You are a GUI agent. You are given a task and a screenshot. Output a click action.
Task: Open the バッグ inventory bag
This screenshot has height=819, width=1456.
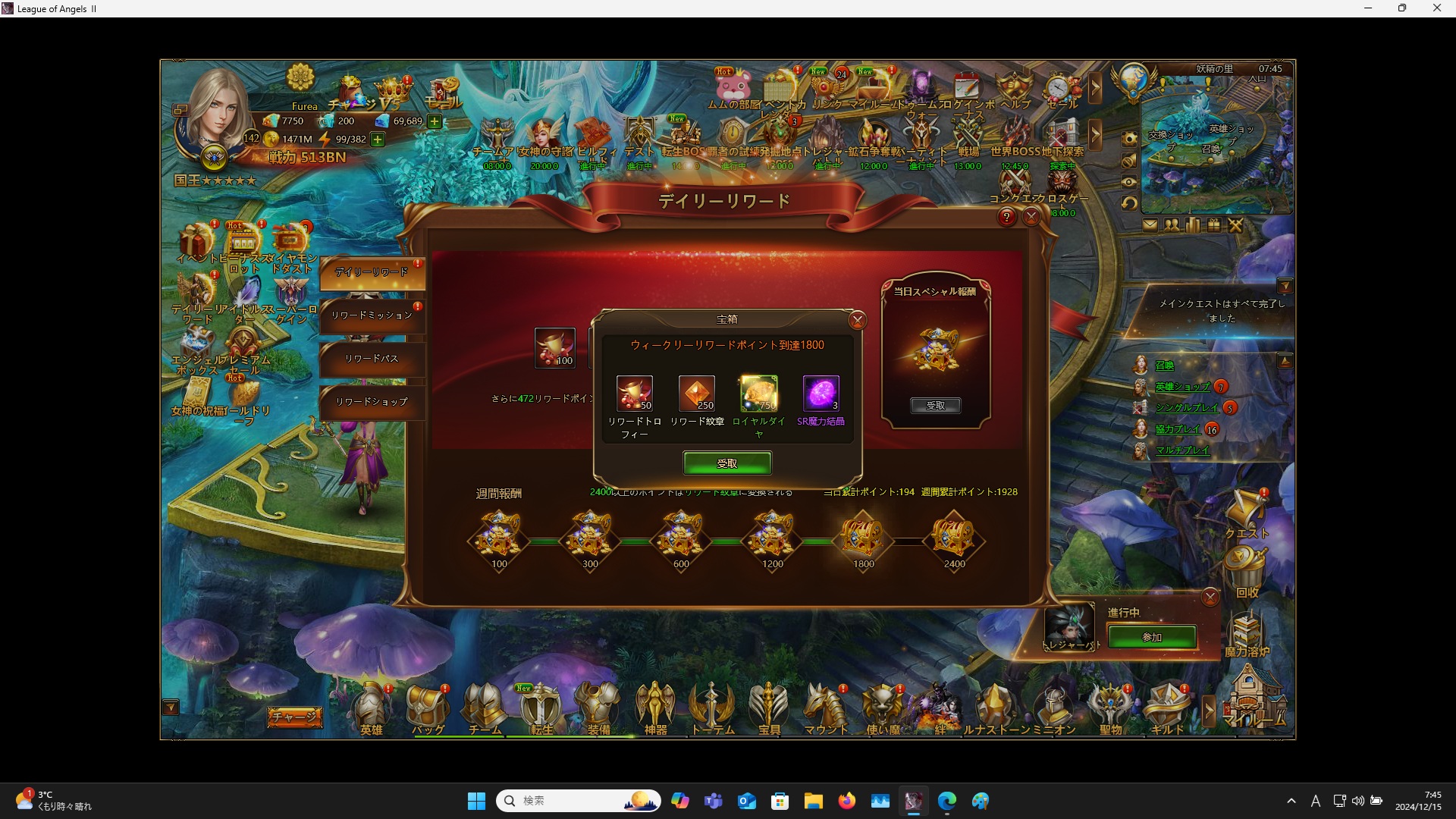click(428, 710)
